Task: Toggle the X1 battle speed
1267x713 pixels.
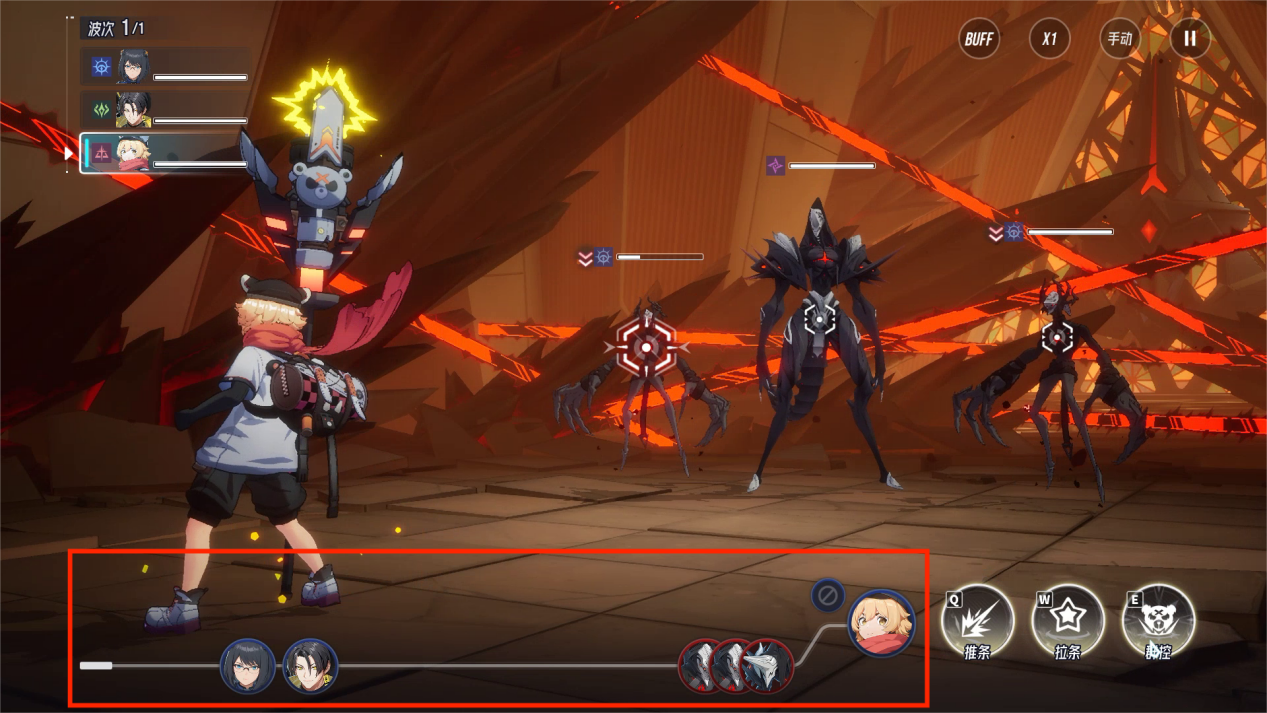Action: tap(1049, 39)
